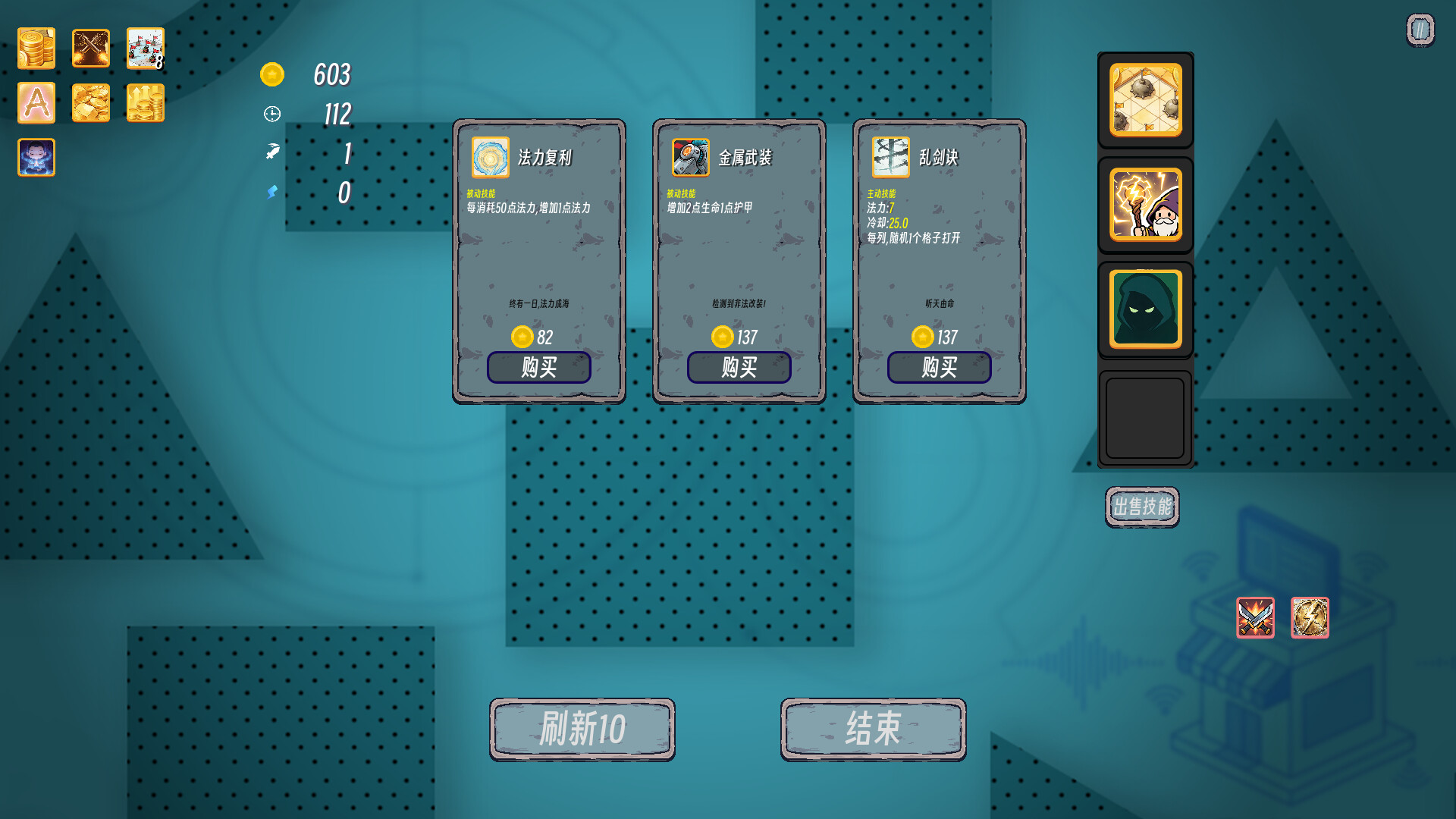
Task: Select the lightning wizard equipped skill
Action: pyautogui.click(x=1145, y=205)
